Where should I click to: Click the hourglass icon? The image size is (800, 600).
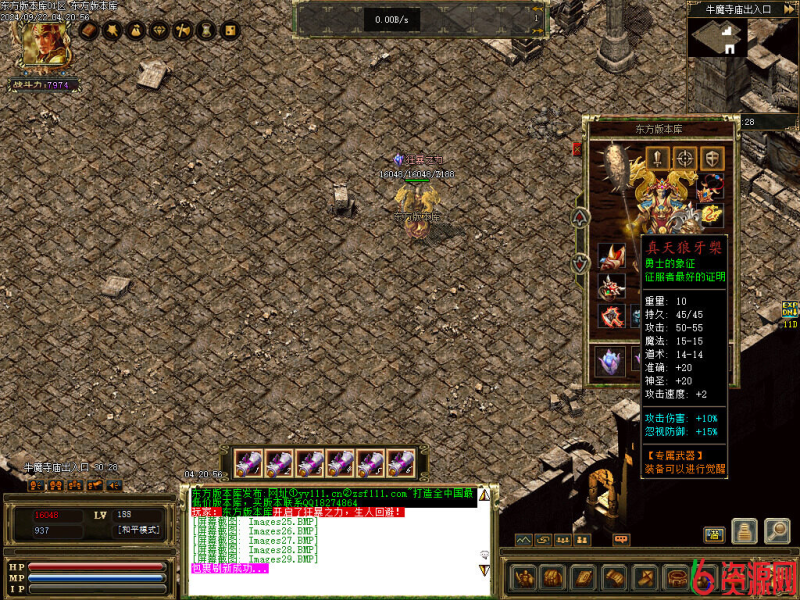click(x=206, y=32)
